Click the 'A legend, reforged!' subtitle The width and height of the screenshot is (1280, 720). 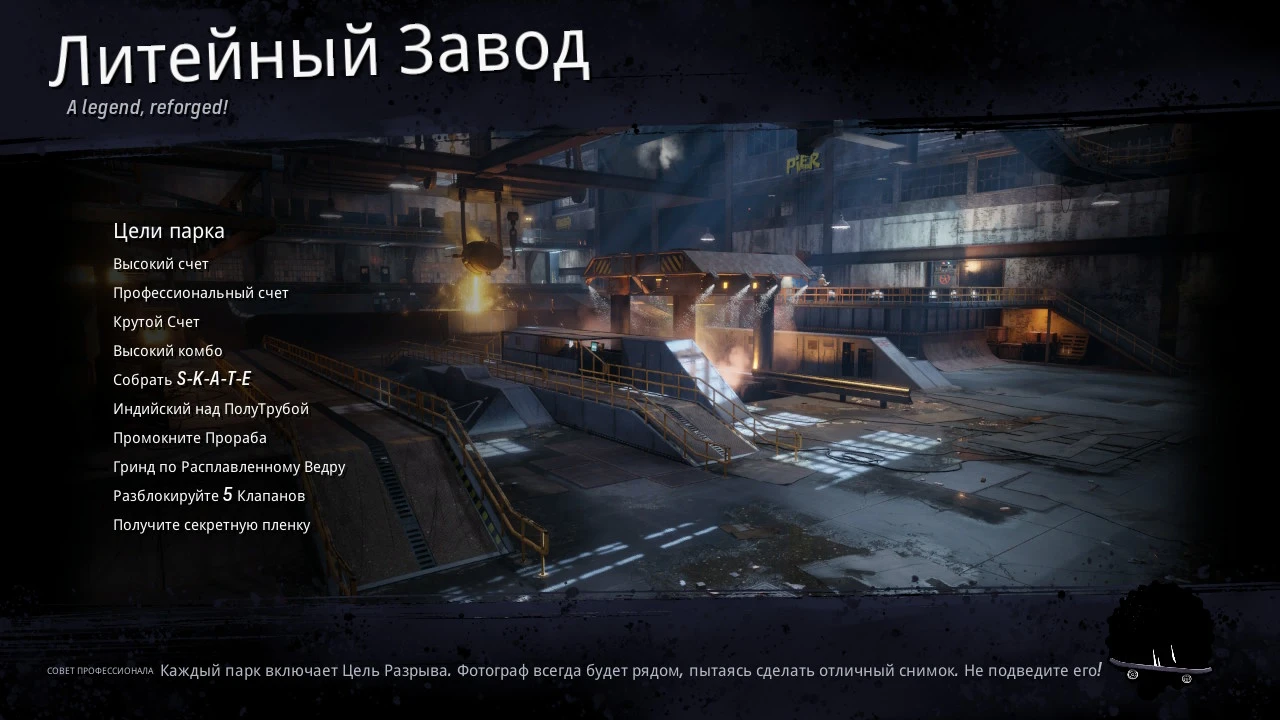coord(146,104)
